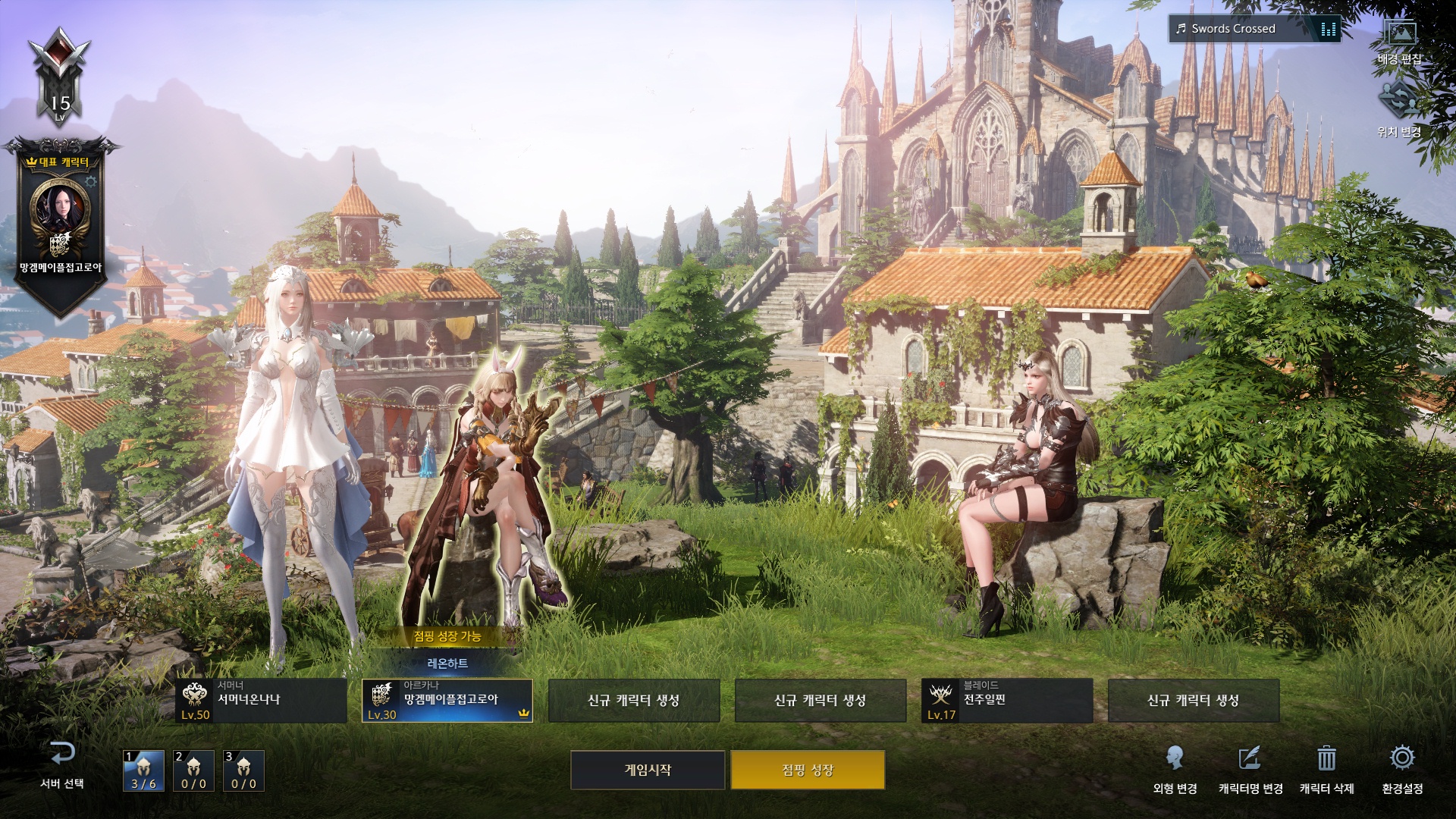Screen dimensions: 1456x819
Task: Open 캐릭터명 변경 name change
Action: click(1250, 767)
